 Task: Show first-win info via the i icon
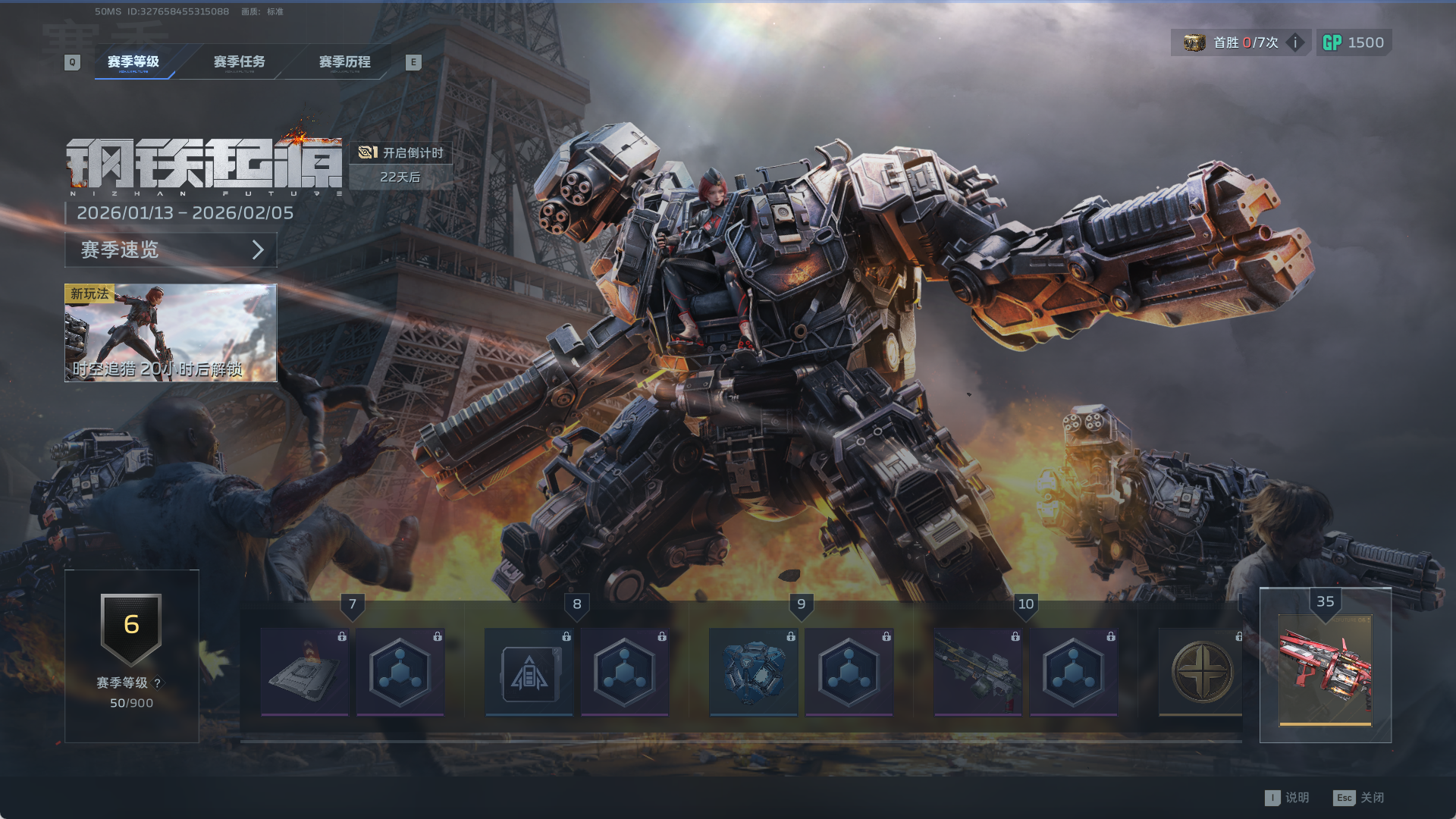(x=1295, y=42)
